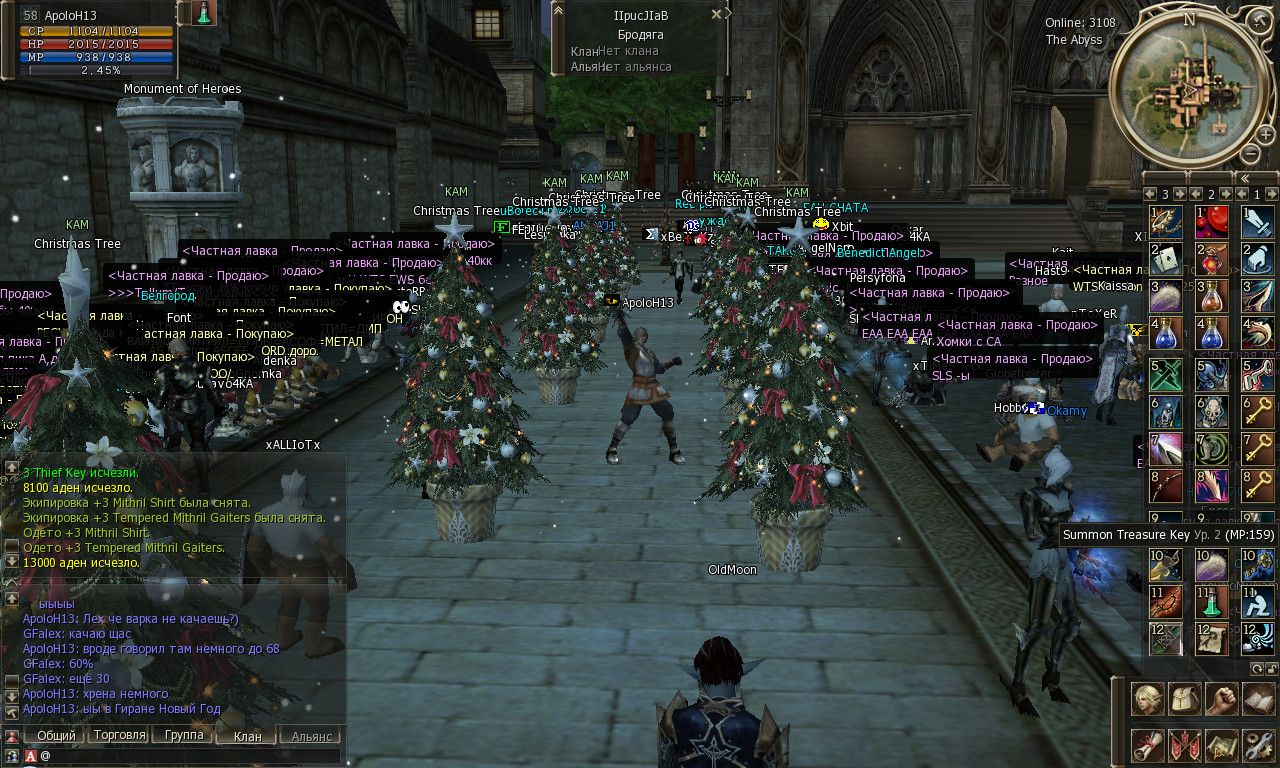Open the book icon in bottom-right menu
Viewport: 1280px width, 768px height.
1259,699
